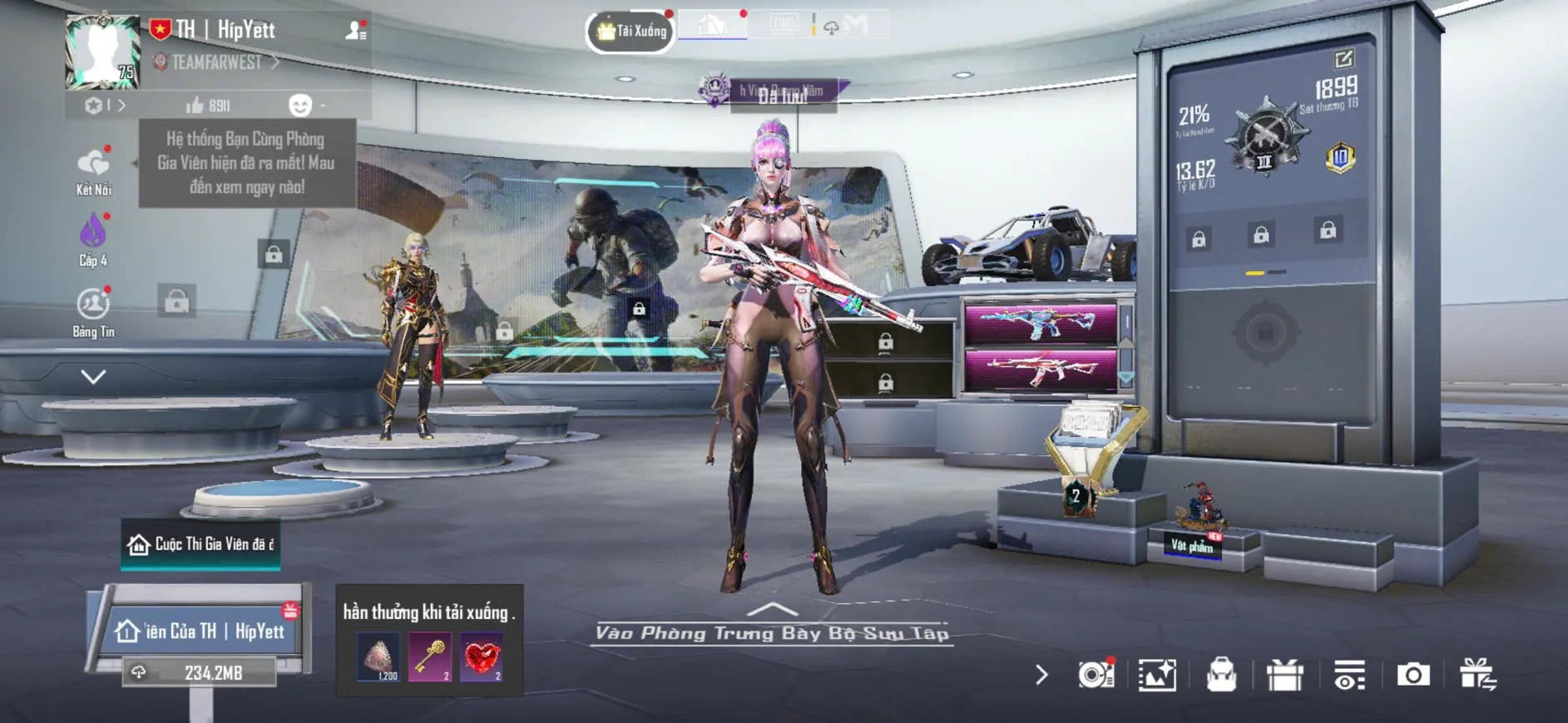Switch to the home house tab
The height and width of the screenshot is (723, 1568).
point(713,25)
